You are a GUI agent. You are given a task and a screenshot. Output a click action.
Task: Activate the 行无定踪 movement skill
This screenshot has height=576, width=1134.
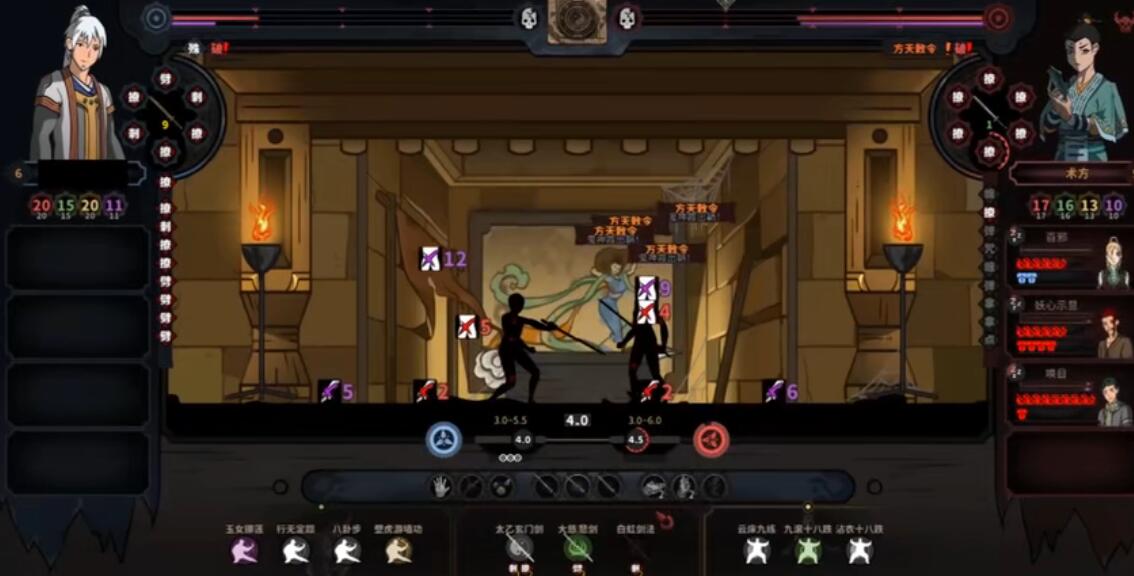(295, 549)
